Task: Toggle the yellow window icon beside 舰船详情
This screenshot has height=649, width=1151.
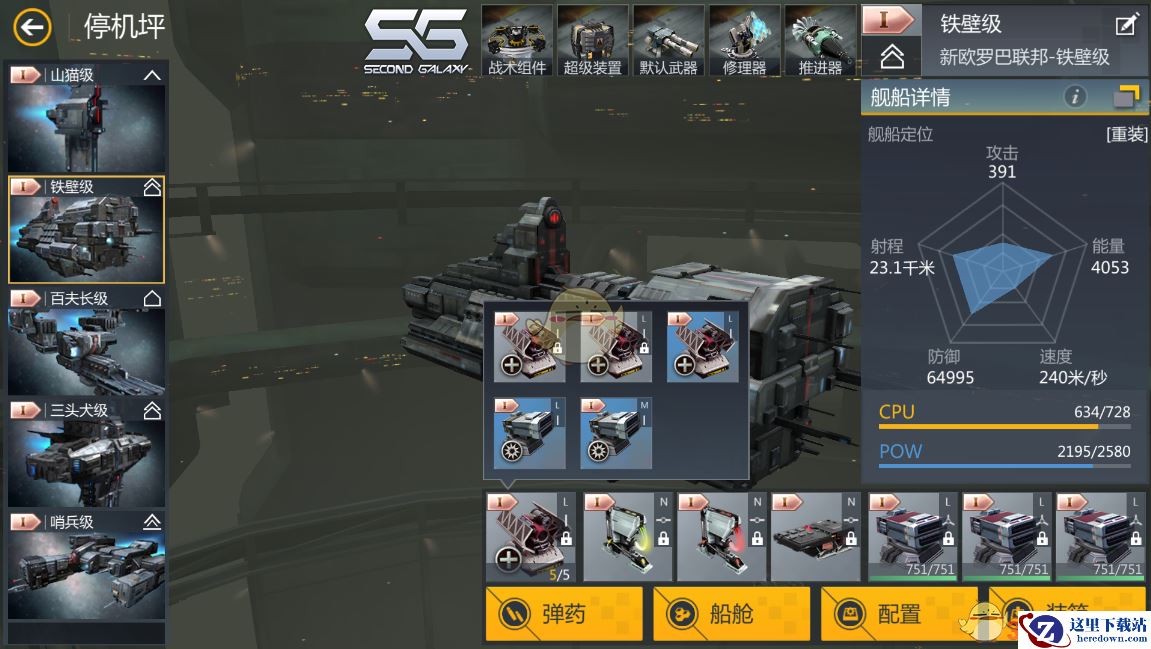Action: pos(1126,97)
